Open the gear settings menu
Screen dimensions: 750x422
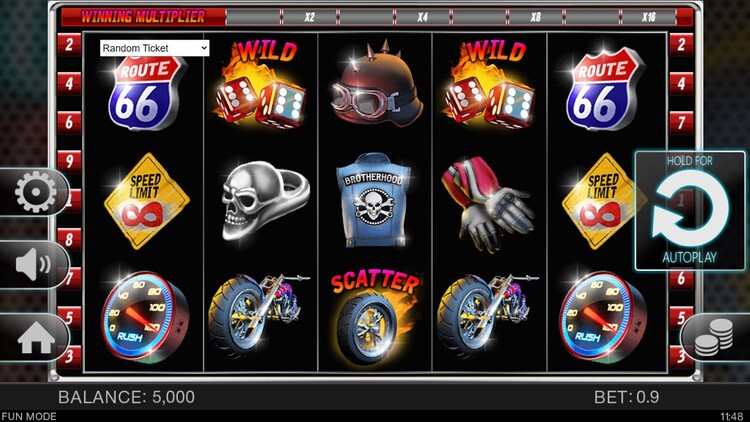[x=35, y=191]
